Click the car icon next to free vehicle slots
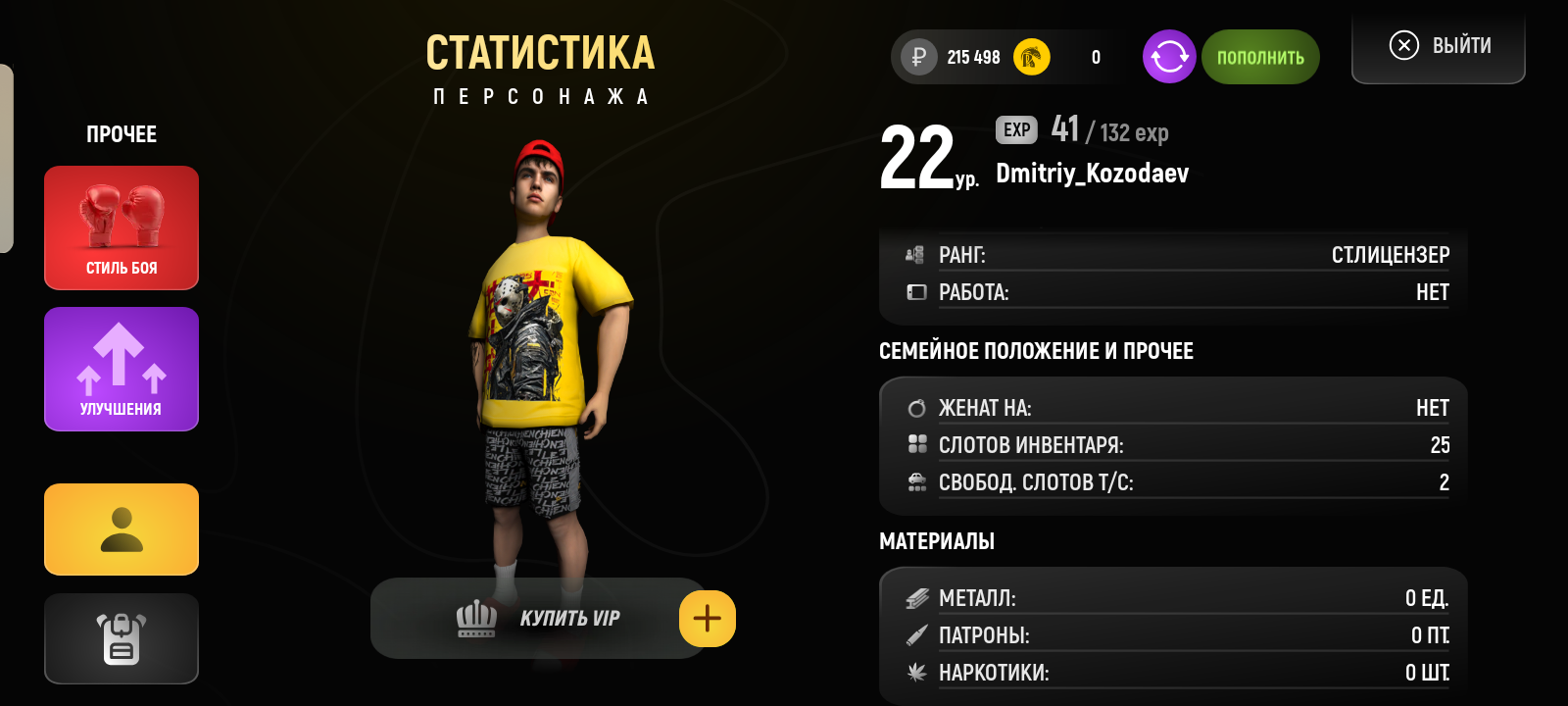Viewport: 1568px width, 706px height. pos(917,481)
